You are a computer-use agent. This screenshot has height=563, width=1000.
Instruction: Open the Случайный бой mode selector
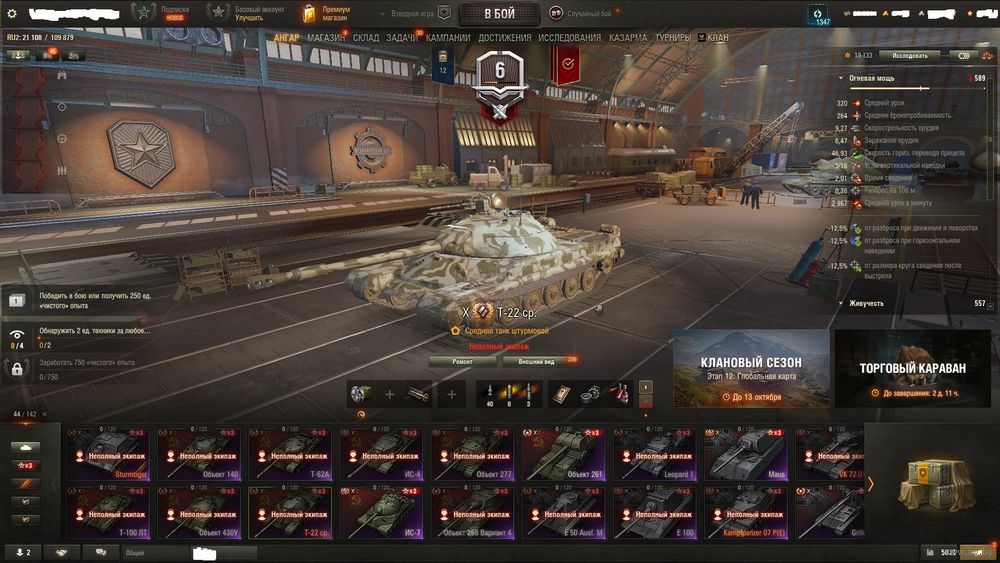click(x=584, y=14)
